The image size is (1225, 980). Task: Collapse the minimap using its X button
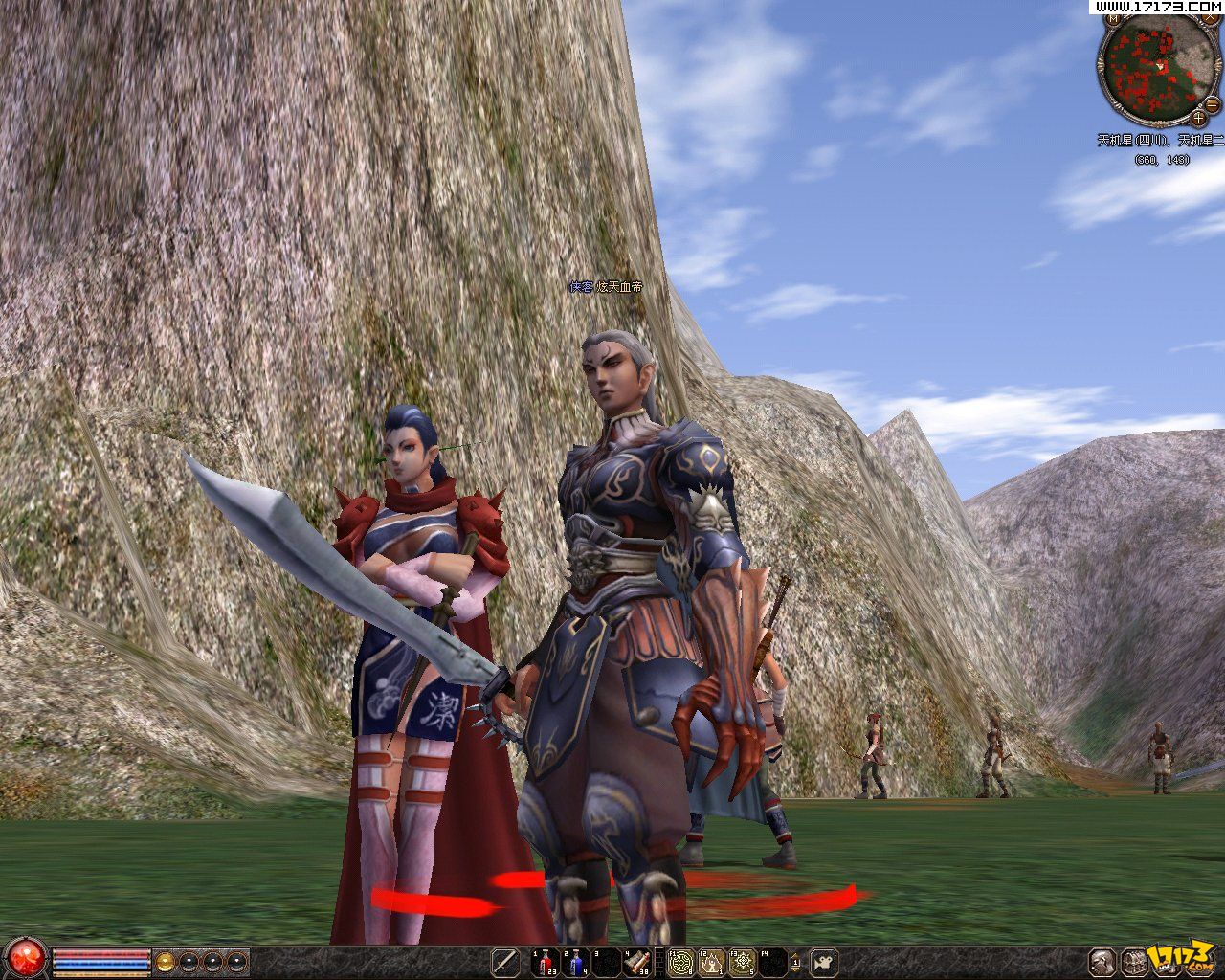point(1209,18)
